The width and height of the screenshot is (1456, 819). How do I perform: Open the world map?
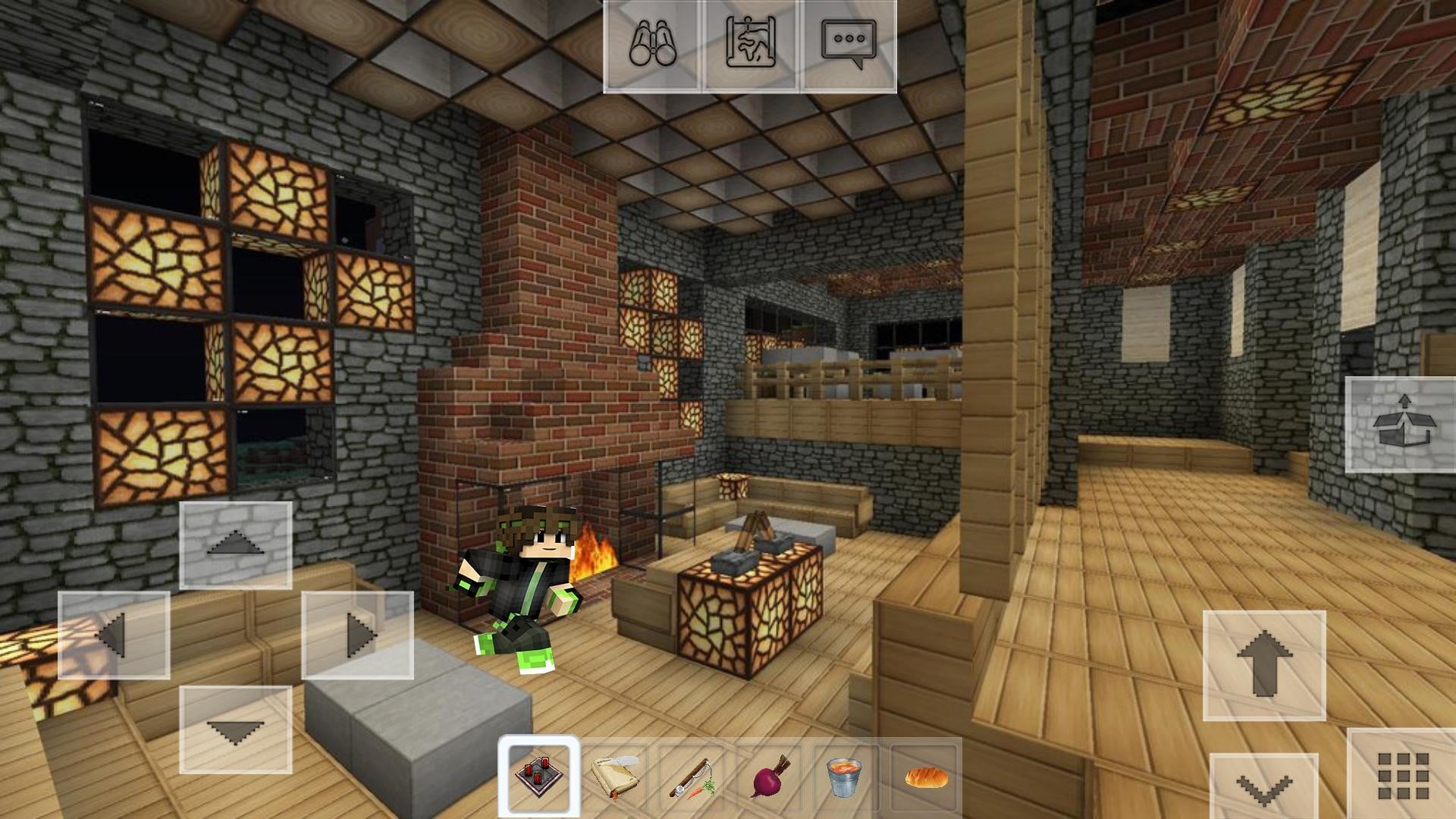pyautogui.click(x=751, y=45)
